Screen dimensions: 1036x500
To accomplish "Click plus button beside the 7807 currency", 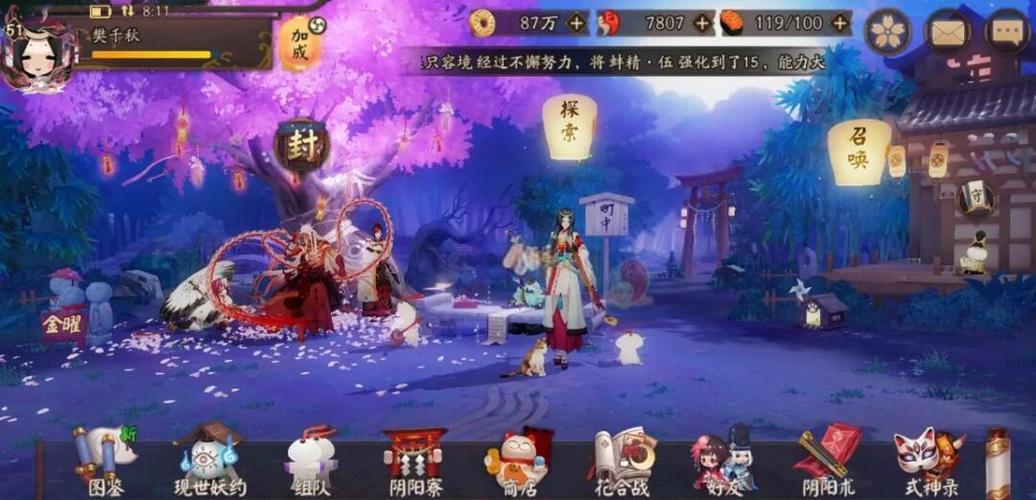I will [703, 22].
